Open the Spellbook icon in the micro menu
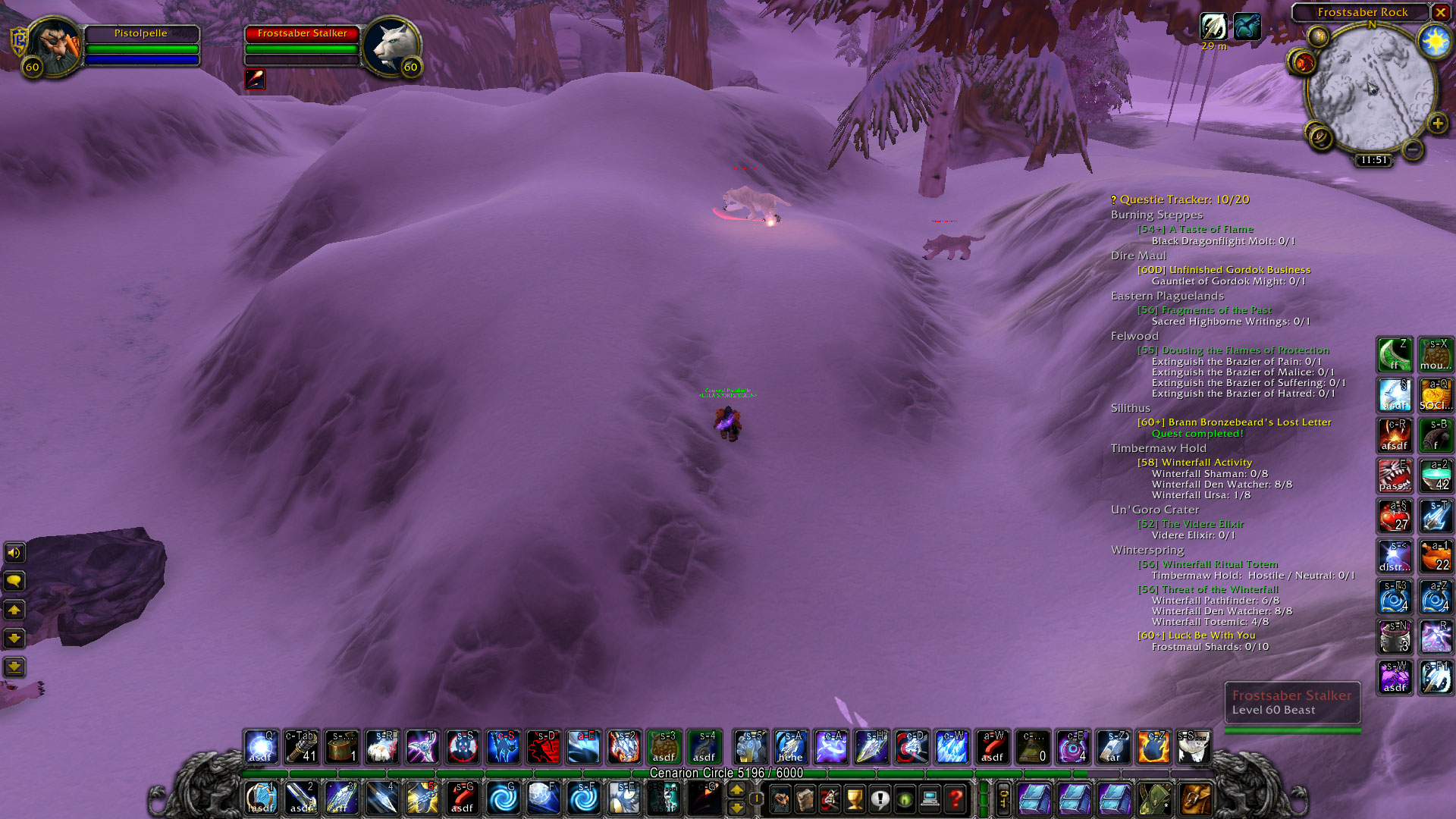Screen dimensions: 1456x819 point(805,800)
